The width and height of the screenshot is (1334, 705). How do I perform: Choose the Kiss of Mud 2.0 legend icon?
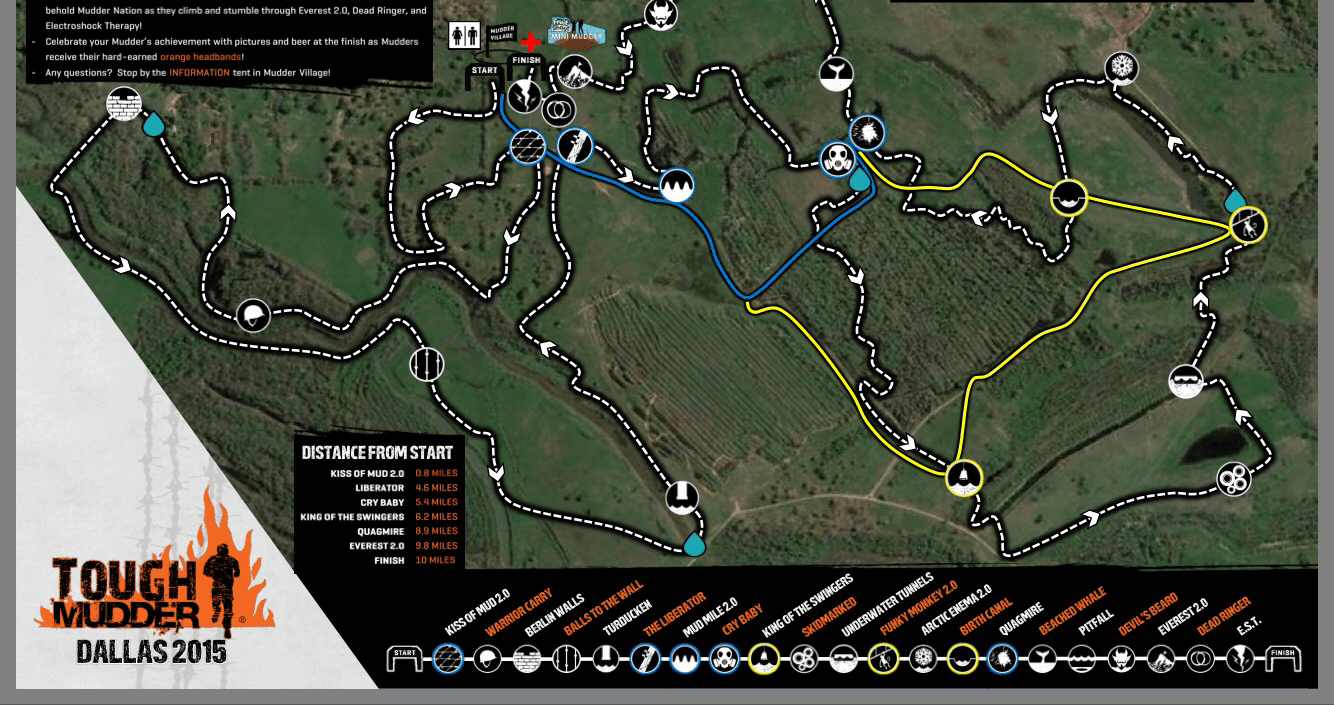tap(447, 659)
